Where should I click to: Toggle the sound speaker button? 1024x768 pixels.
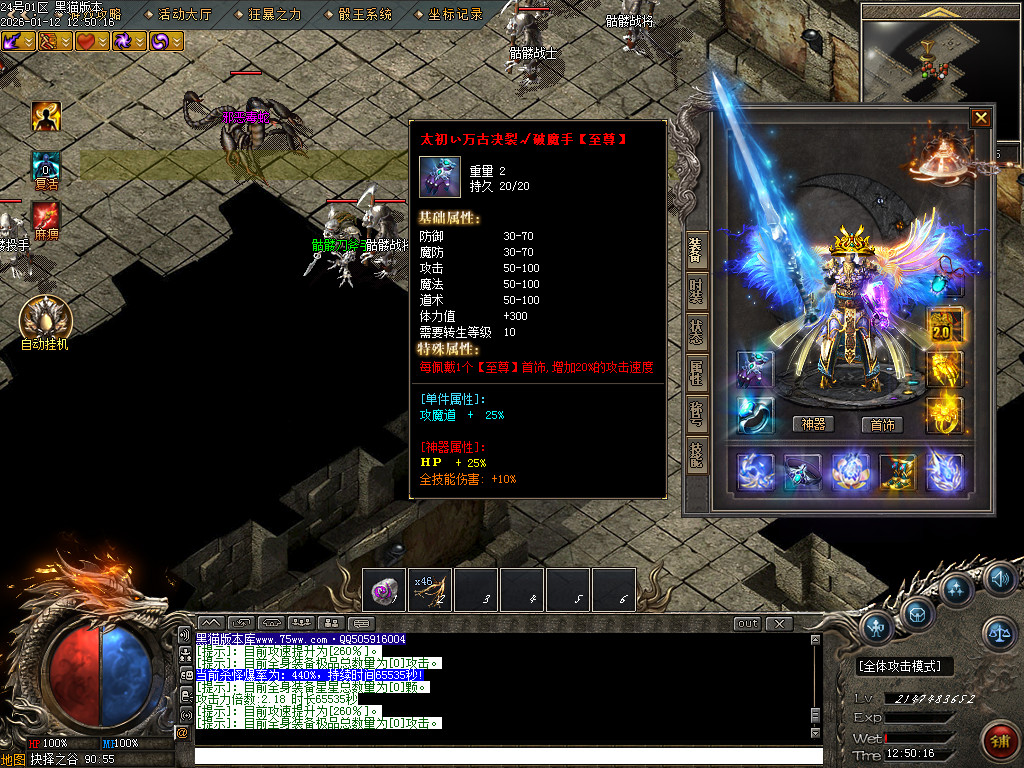tap(999, 578)
